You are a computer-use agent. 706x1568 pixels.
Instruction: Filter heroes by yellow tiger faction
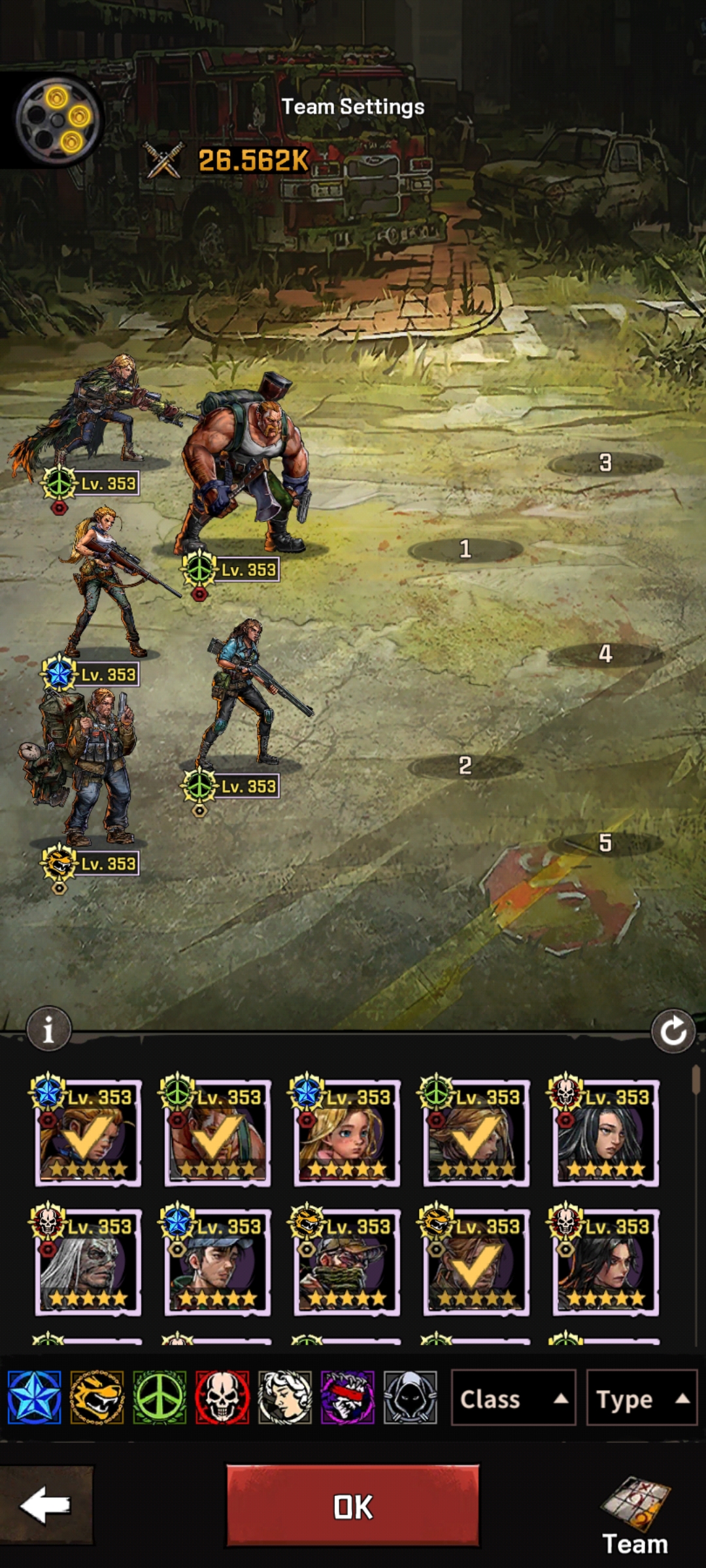tap(97, 1398)
